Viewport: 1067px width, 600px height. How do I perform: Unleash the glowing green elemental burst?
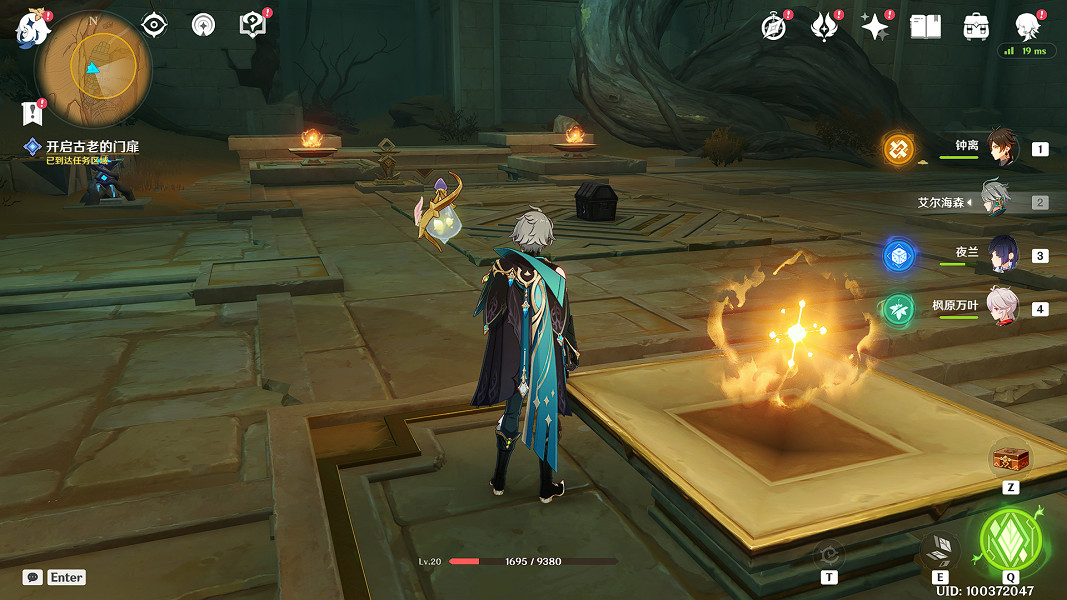pyautogui.click(x=1010, y=540)
